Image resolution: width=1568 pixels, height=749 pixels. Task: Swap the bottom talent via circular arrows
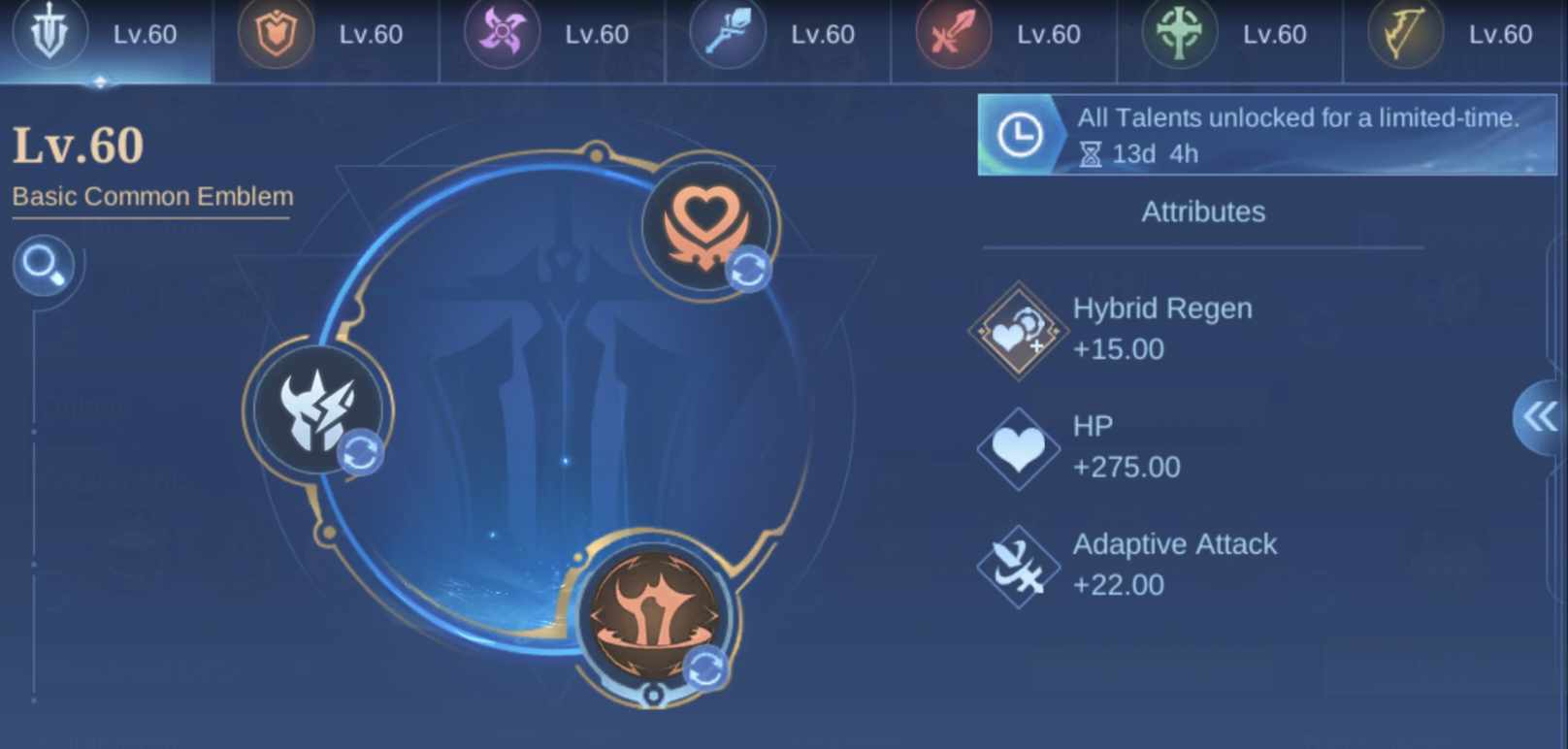[707, 666]
